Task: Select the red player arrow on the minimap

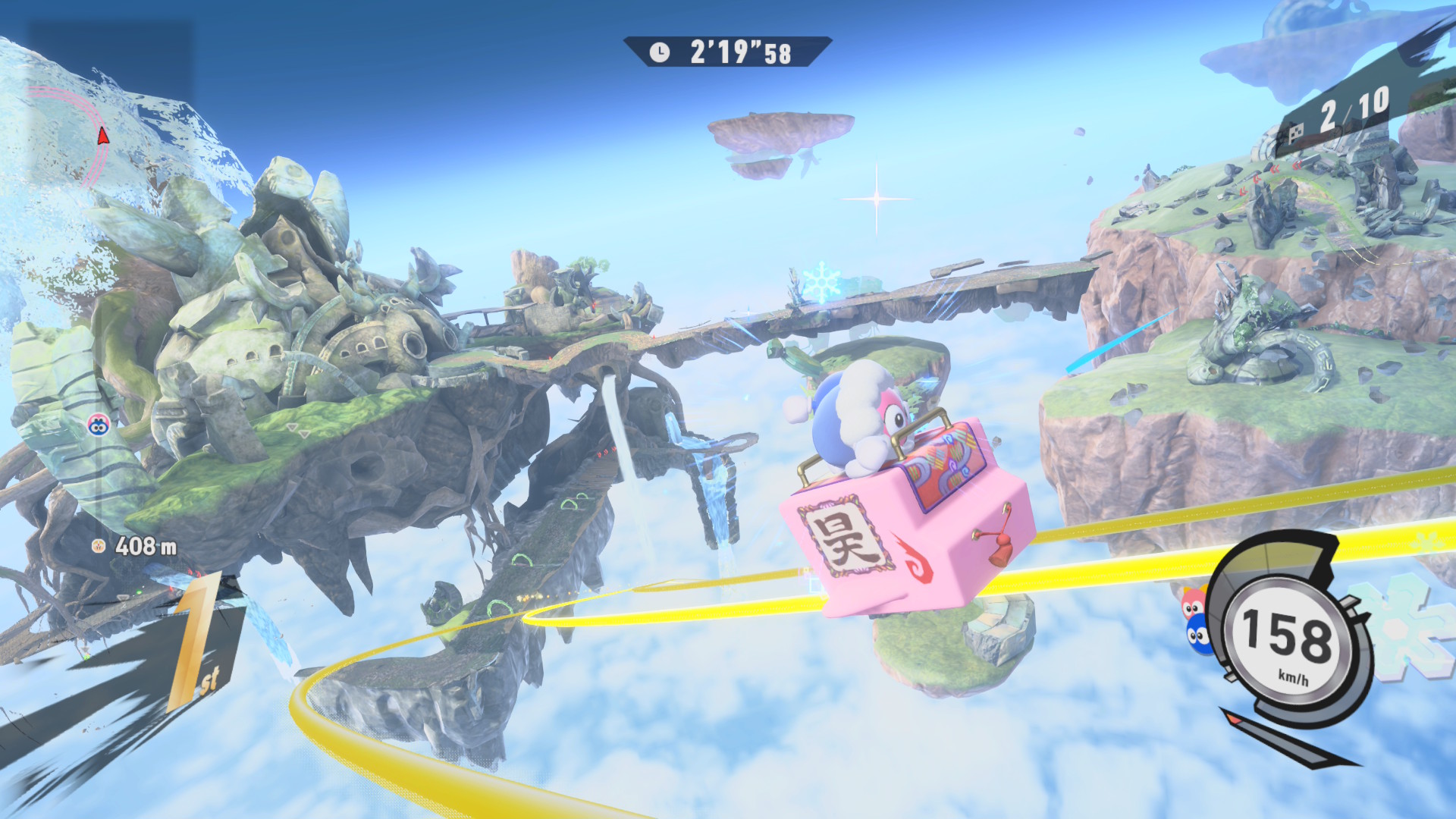Action: pyautogui.click(x=103, y=136)
